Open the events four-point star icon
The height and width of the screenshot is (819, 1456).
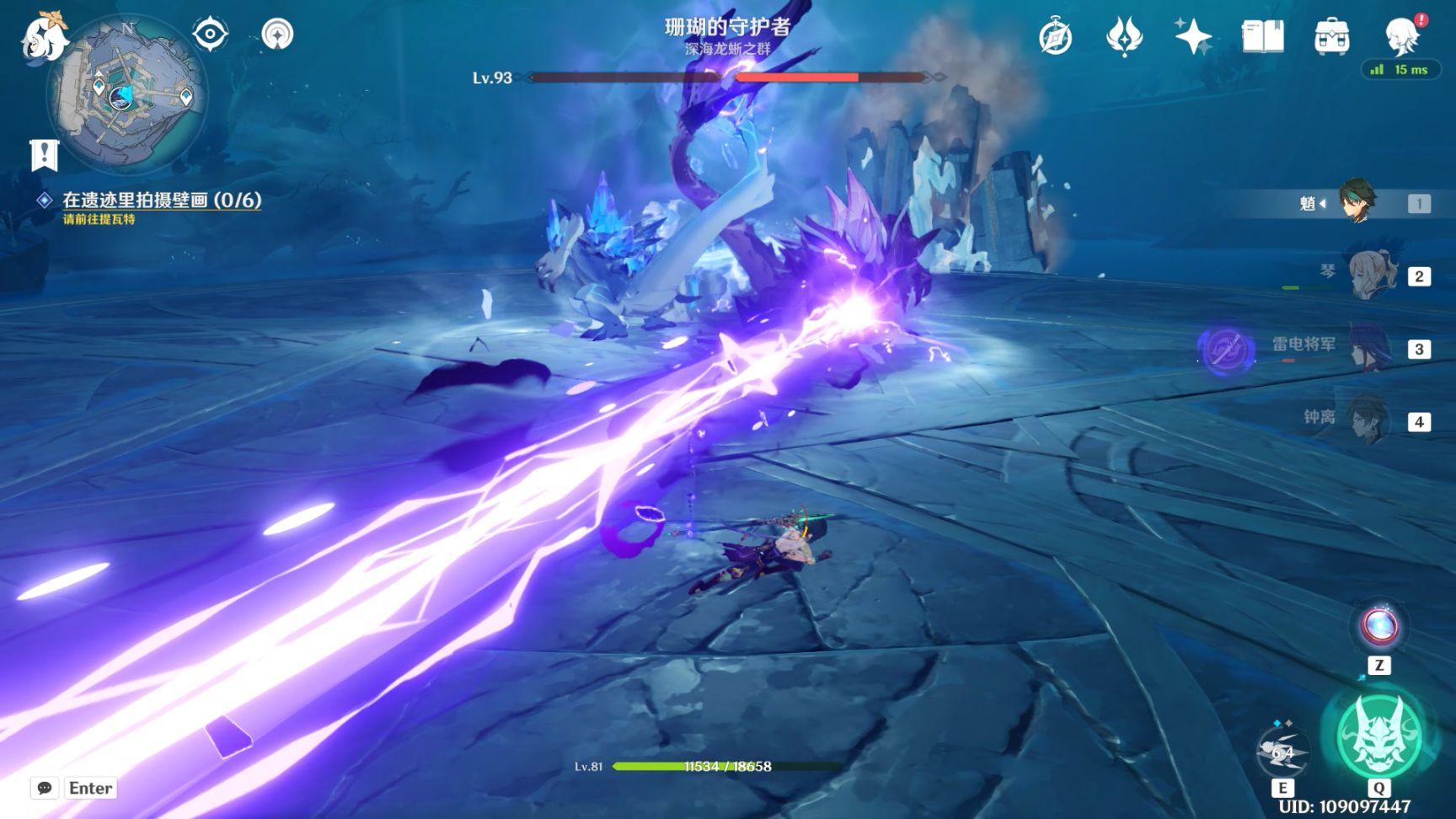coord(1123,37)
